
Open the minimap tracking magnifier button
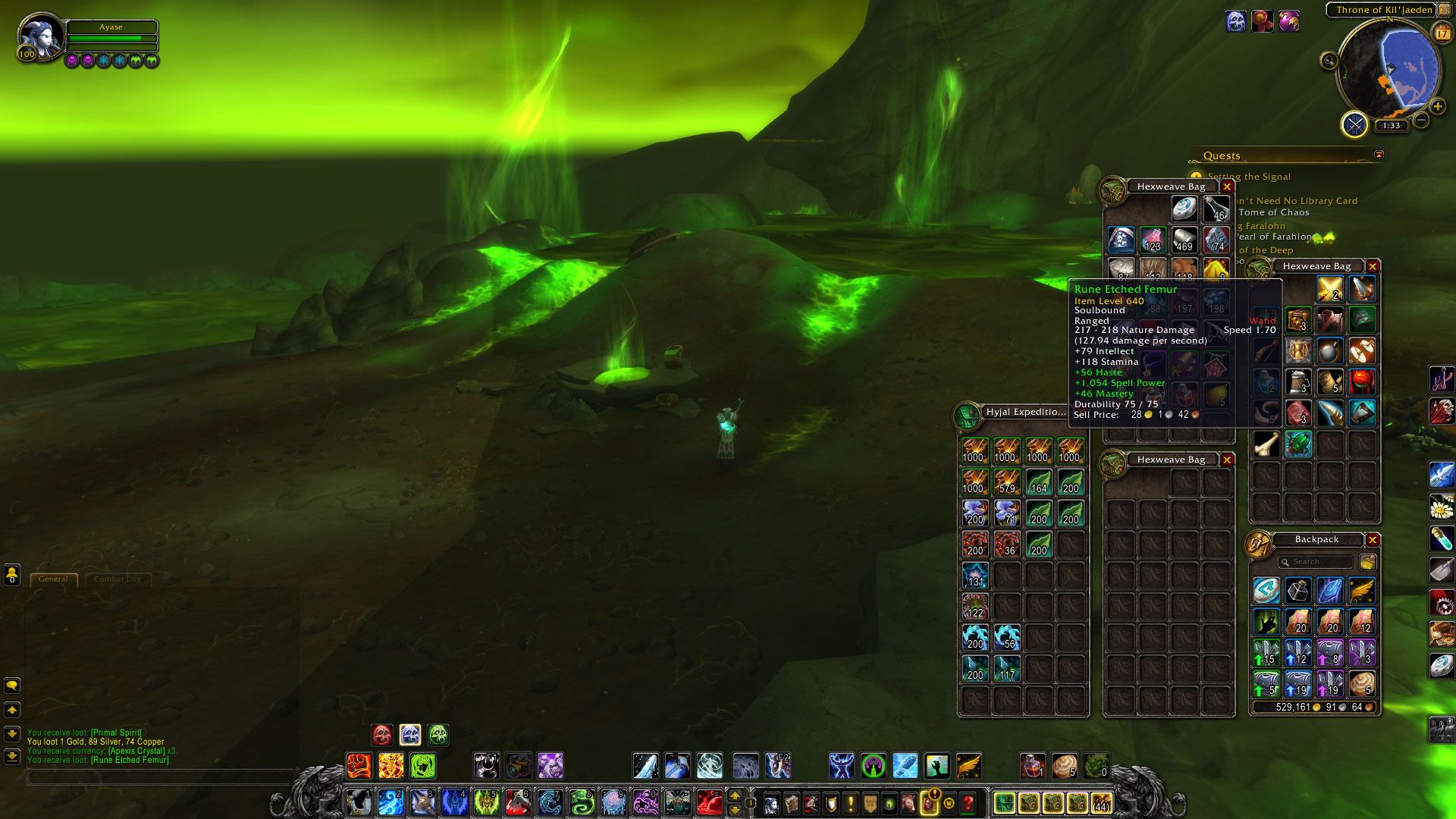[1329, 61]
